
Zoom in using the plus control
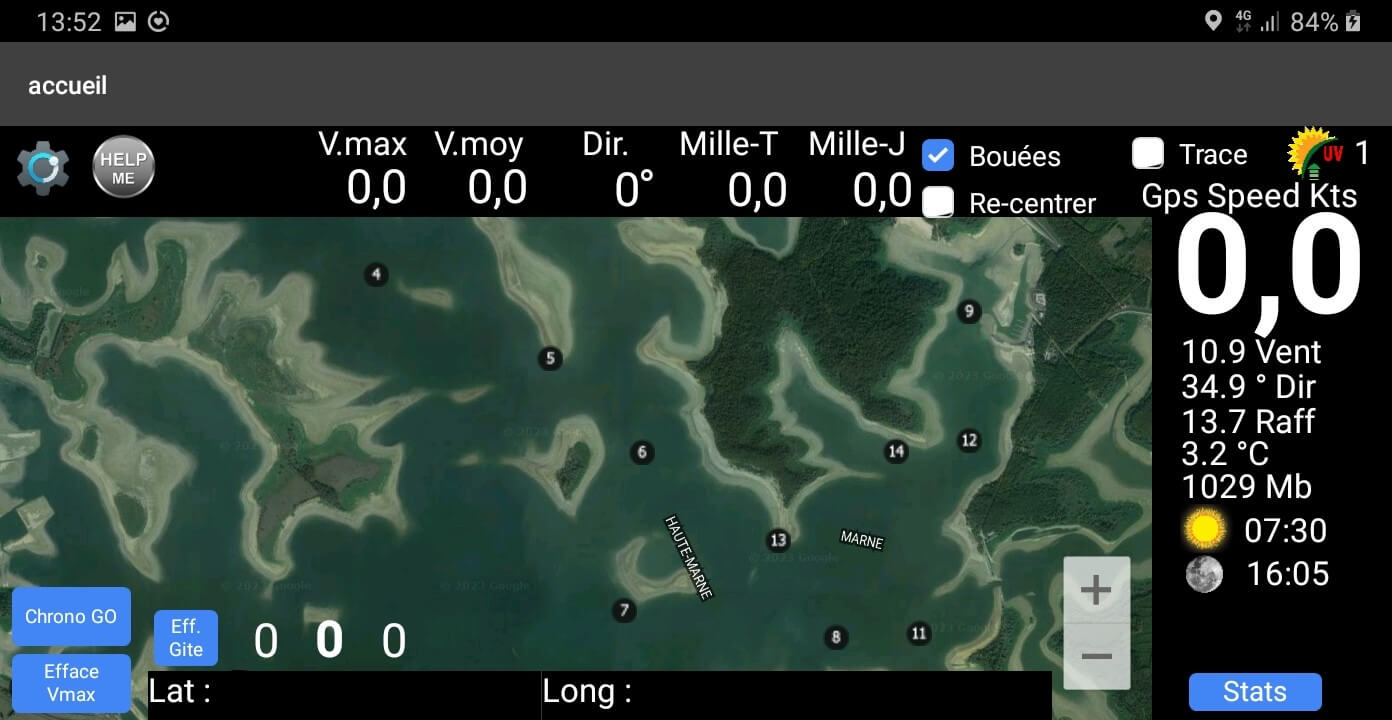click(x=1096, y=590)
